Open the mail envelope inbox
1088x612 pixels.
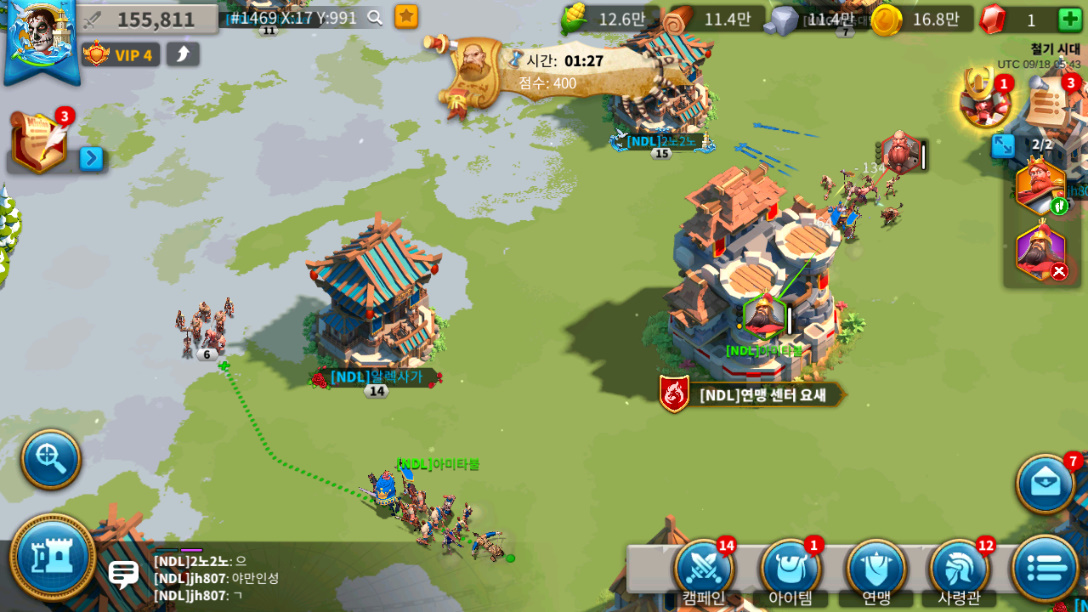(1046, 484)
